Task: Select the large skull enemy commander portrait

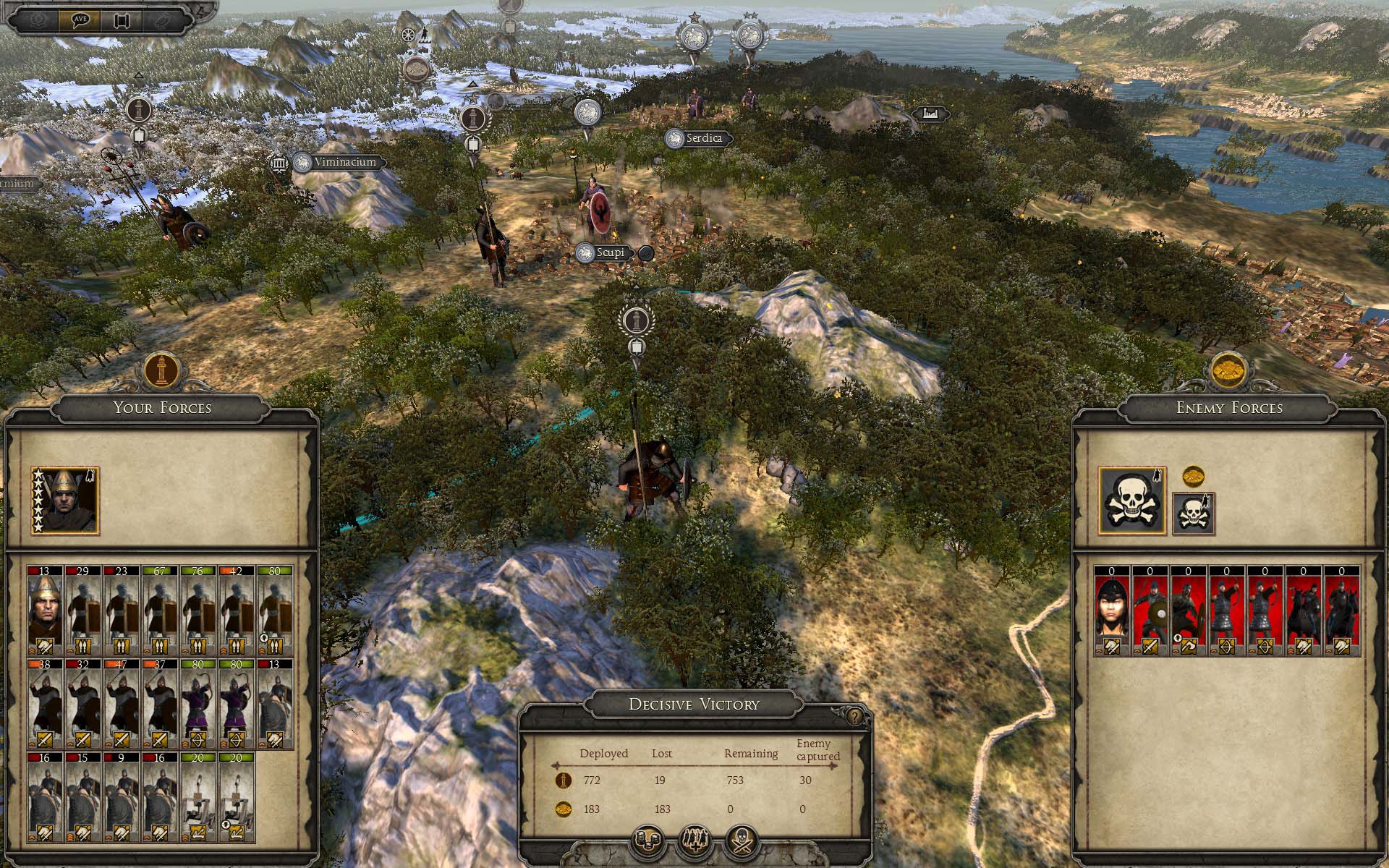Action: point(1132,501)
